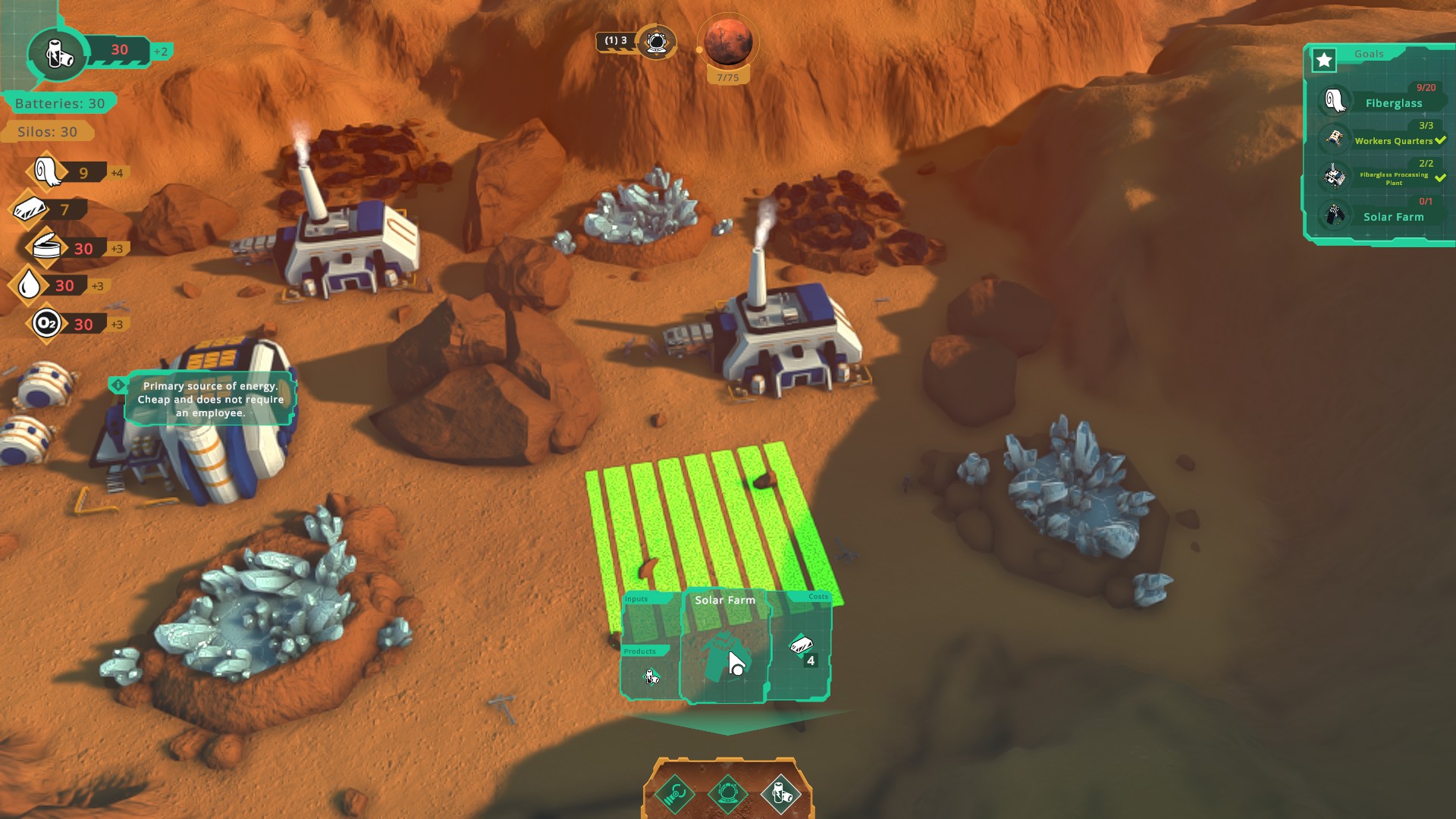
Task: Toggle the Goals panel star button
Action: (x=1324, y=60)
